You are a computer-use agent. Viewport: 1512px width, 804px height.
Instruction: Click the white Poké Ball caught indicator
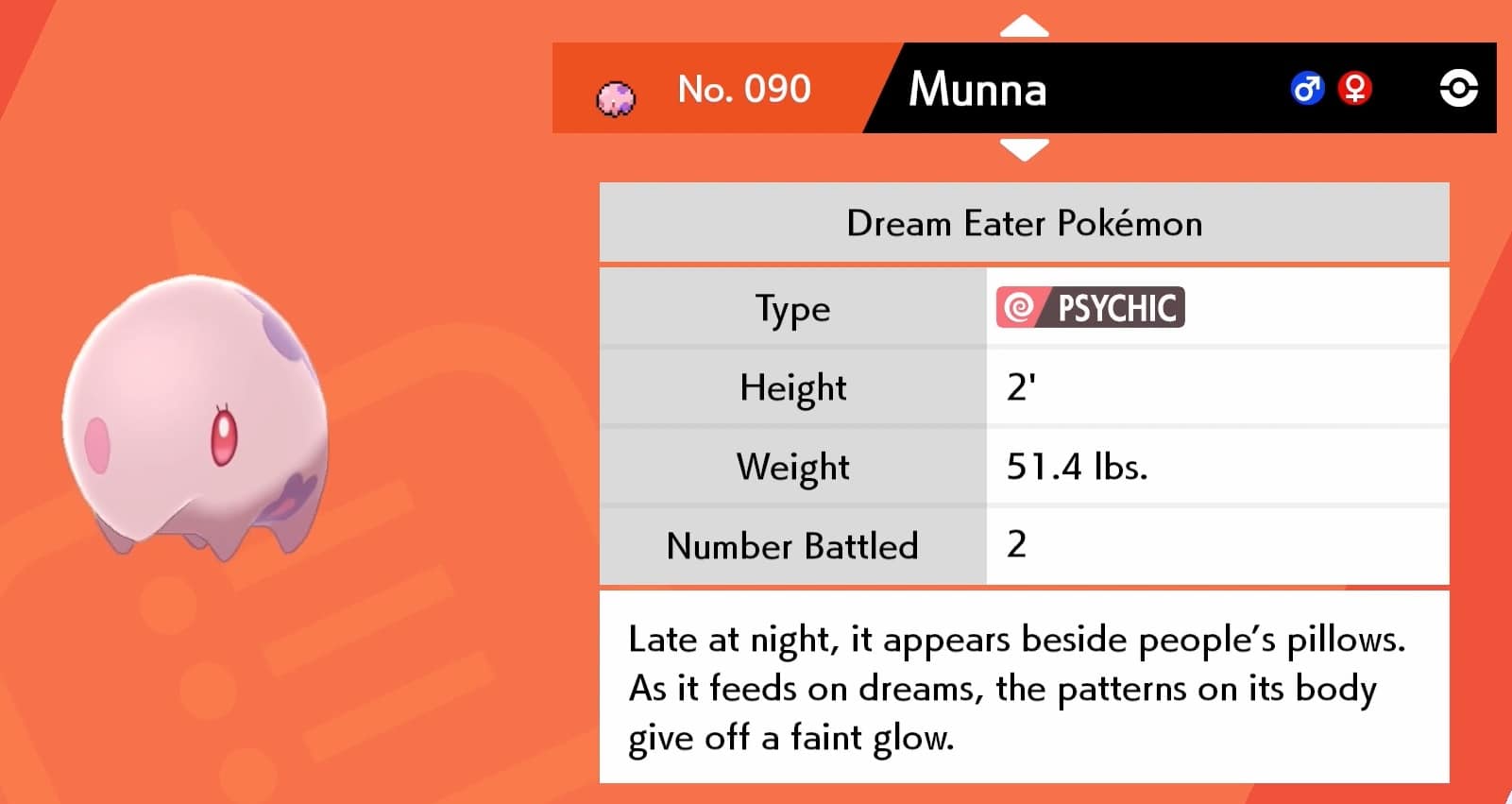pos(1460,90)
